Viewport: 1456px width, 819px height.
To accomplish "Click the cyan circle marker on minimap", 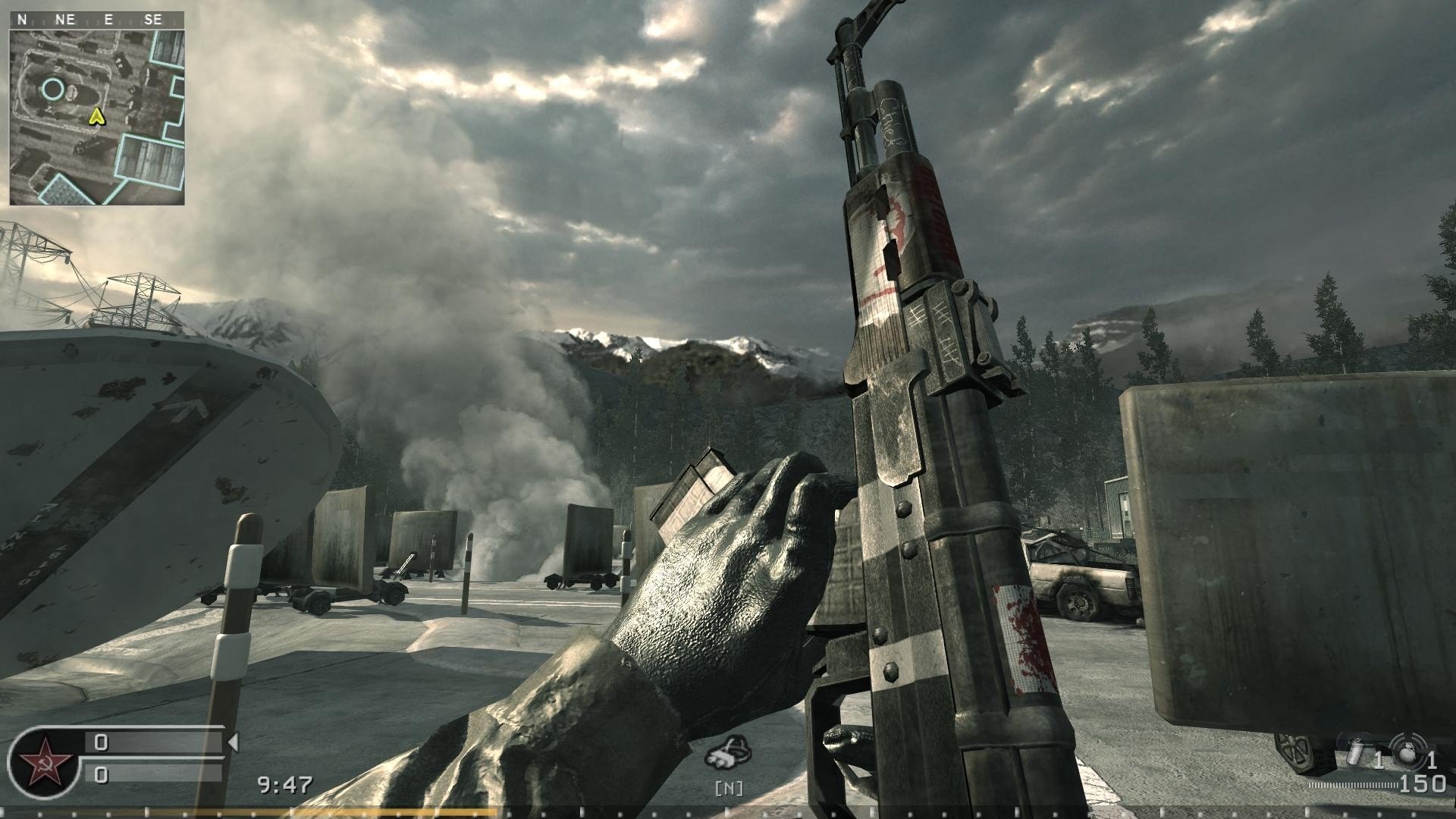I will 52,89.
